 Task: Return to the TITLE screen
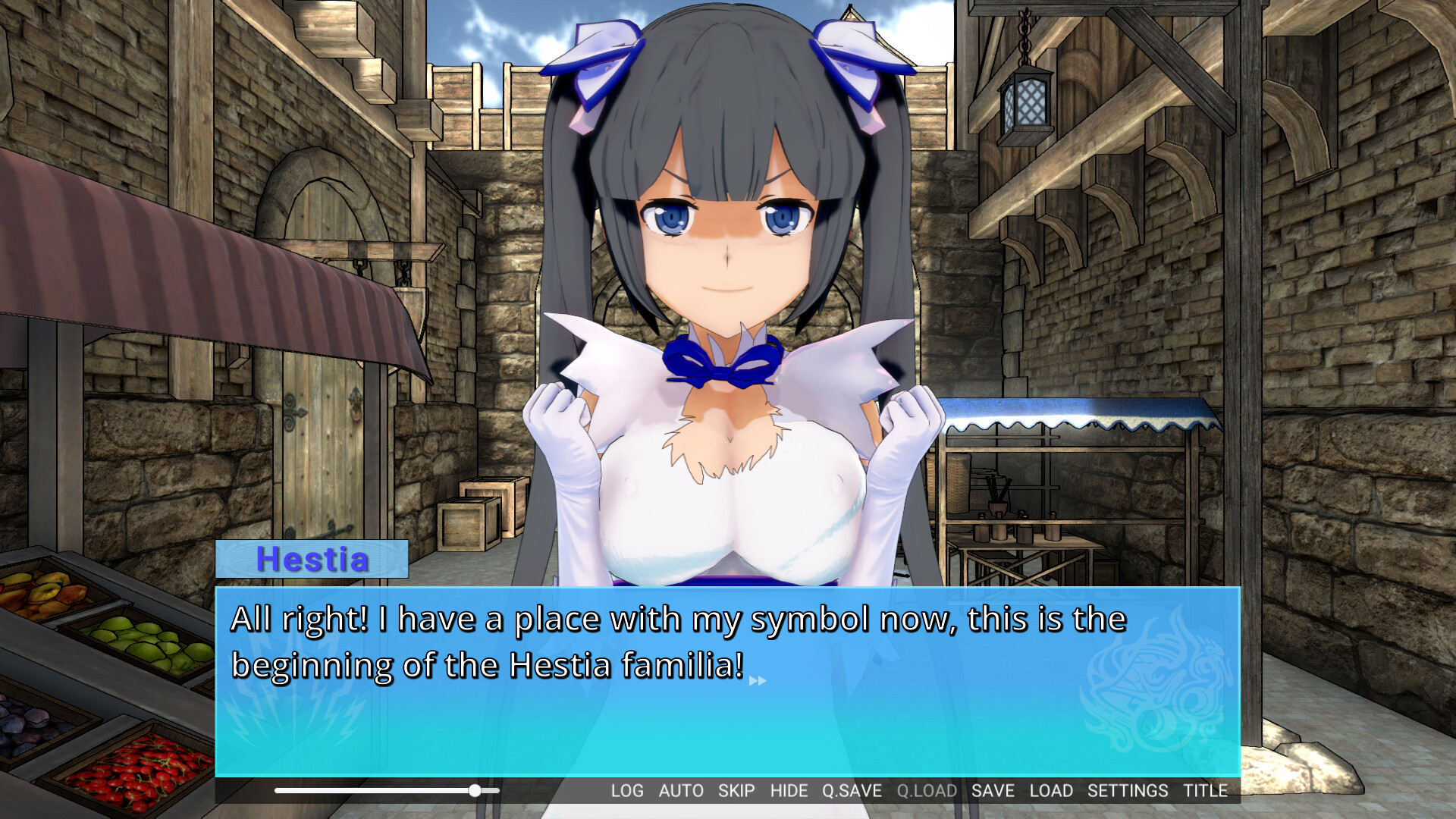[1206, 790]
